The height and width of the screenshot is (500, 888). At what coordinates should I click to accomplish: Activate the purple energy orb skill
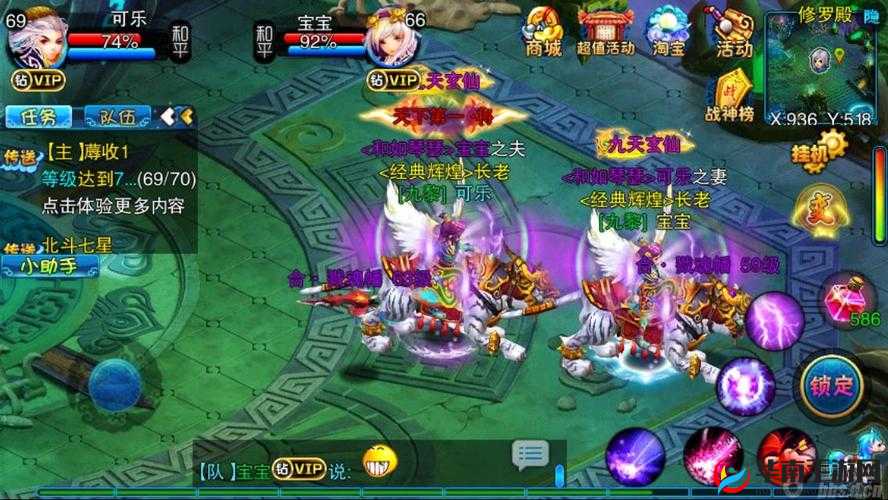click(745, 386)
